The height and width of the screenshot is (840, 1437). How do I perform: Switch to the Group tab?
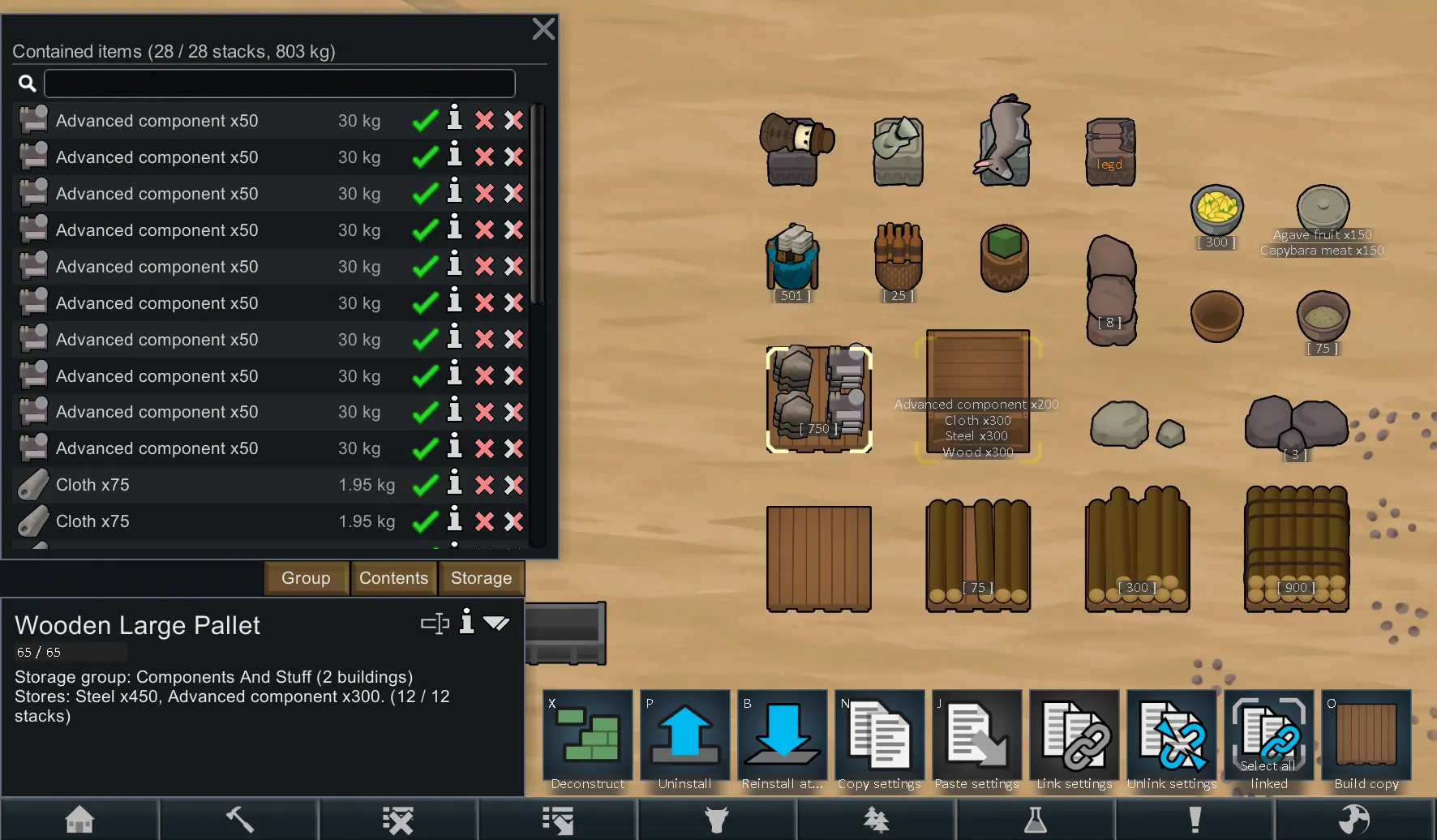click(x=306, y=578)
